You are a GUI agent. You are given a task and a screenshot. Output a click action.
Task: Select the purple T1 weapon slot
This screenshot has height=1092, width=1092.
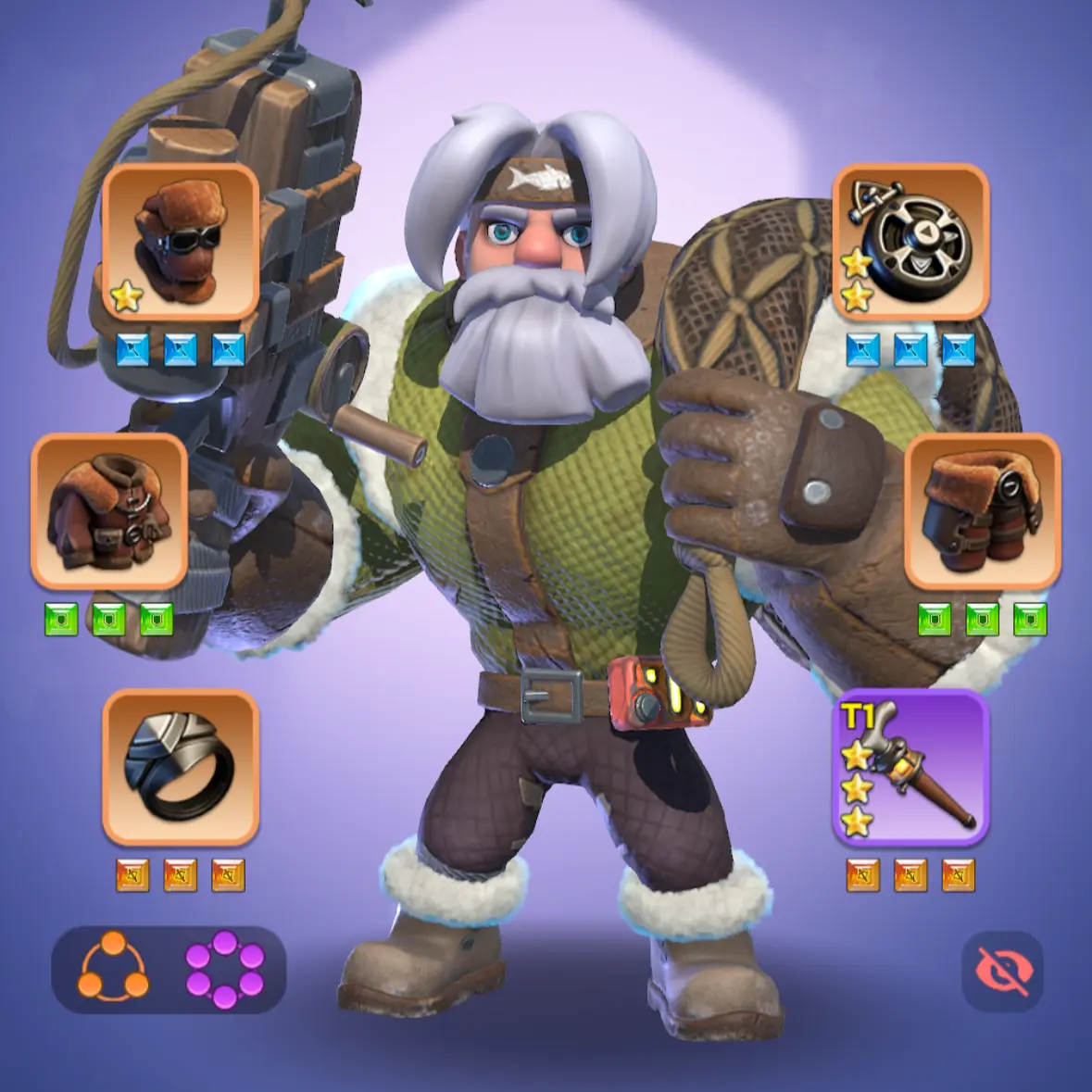click(910, 767)
